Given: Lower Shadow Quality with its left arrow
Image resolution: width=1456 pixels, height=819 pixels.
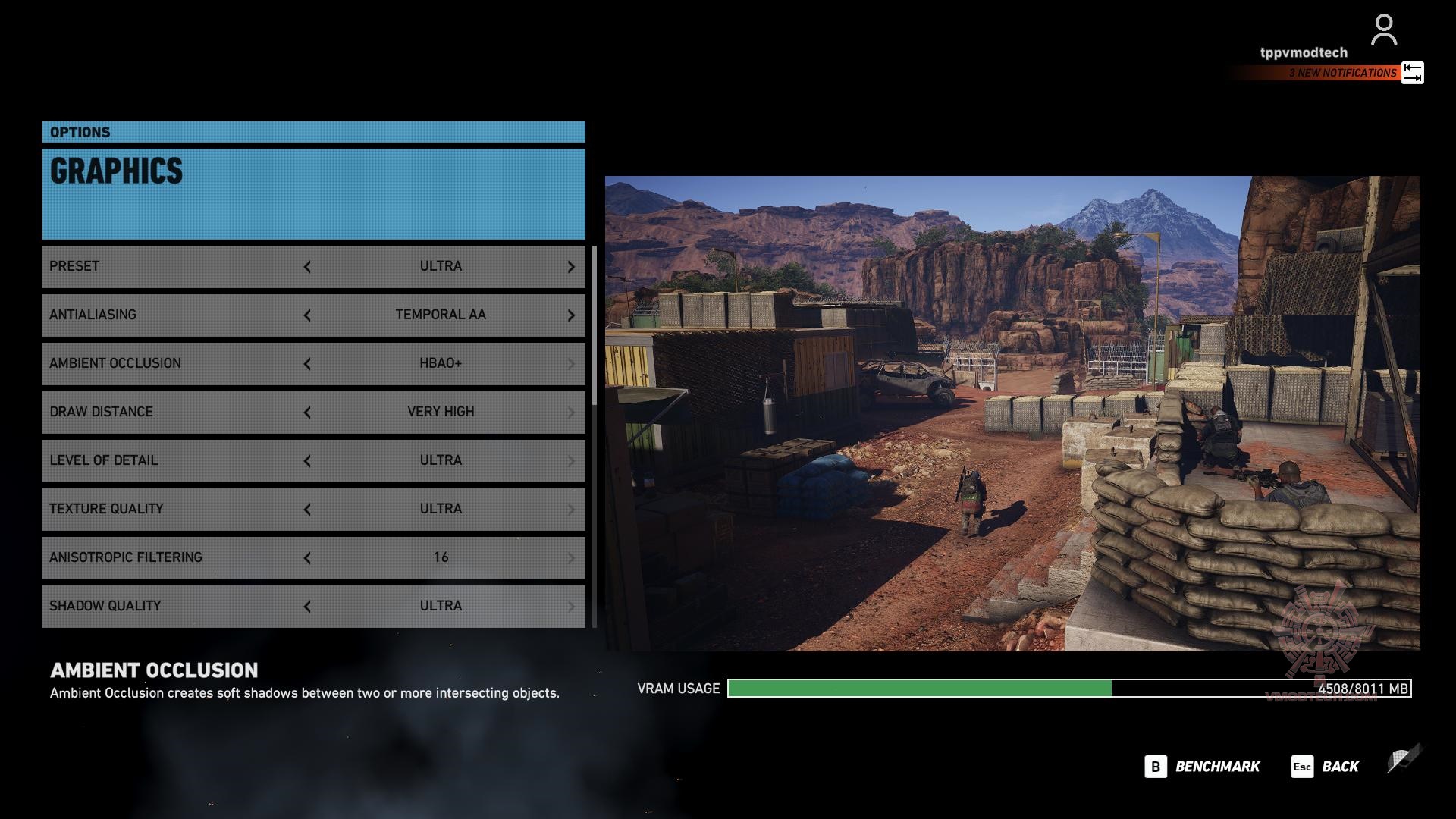Looking at the screenshot, I should click(307, 607).
